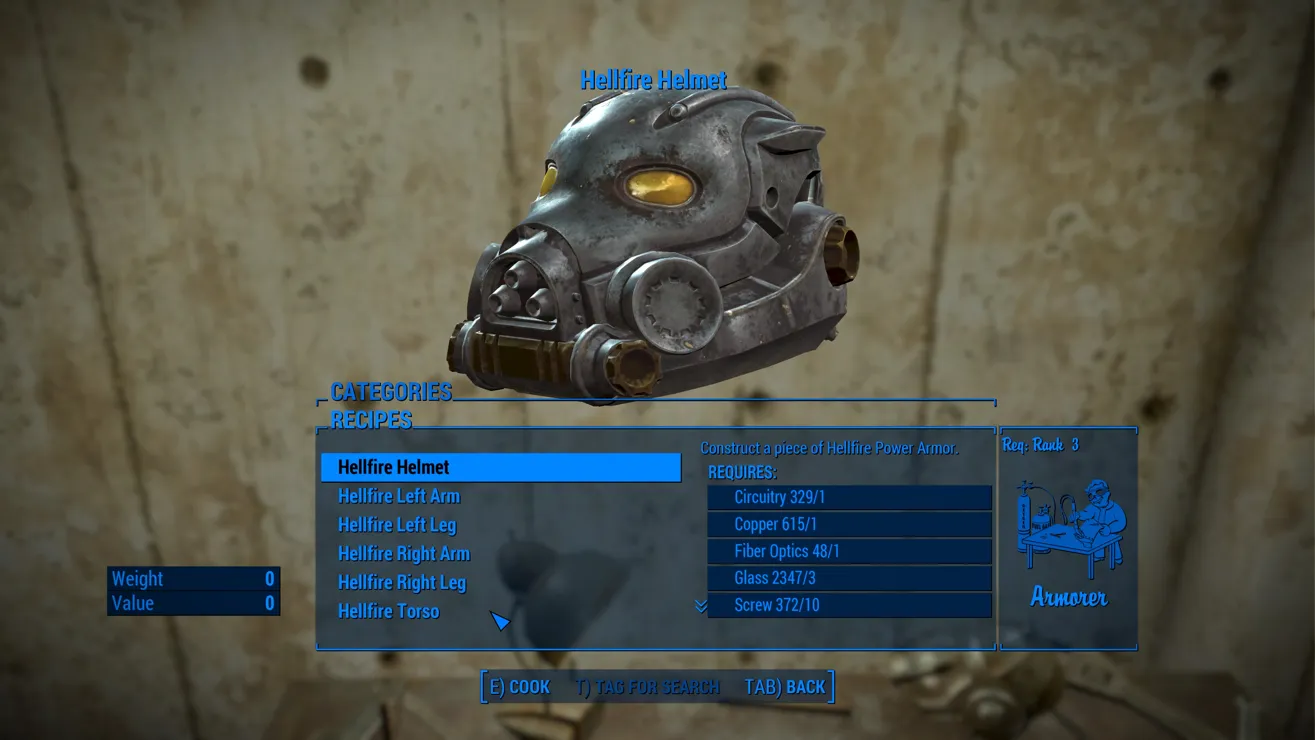Choose the Hellfire Right Leg entry
Screen dimensions: 1315x740
(402, 583)
